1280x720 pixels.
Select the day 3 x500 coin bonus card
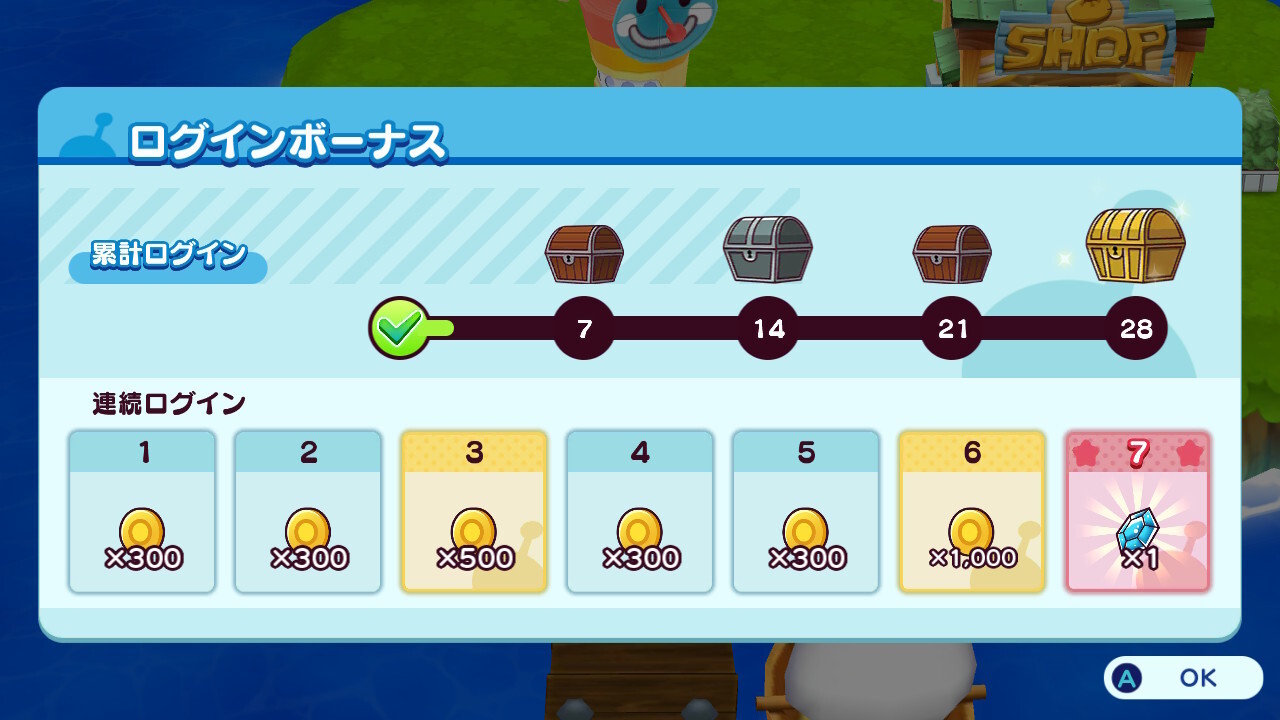[474, 512]
